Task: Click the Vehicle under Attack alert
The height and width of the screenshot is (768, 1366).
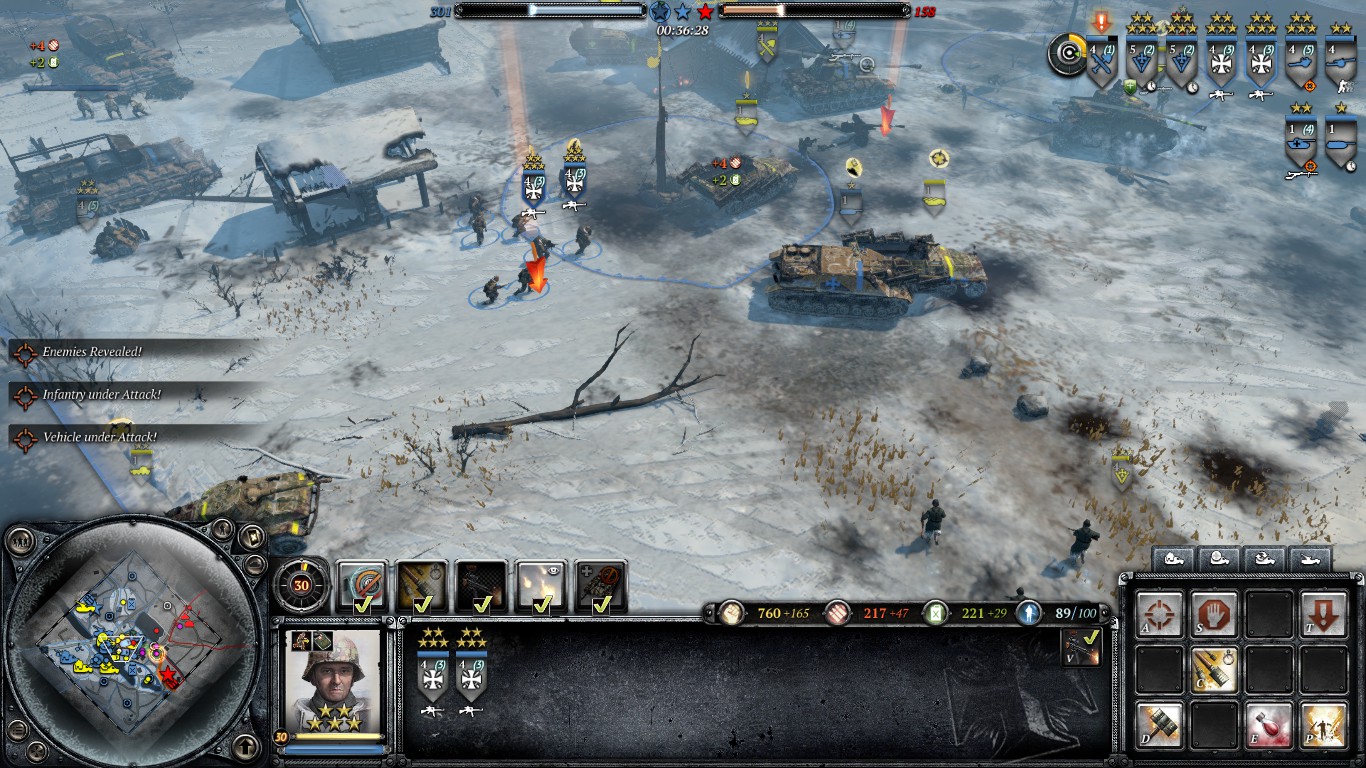Action: [x=98, y=437]
